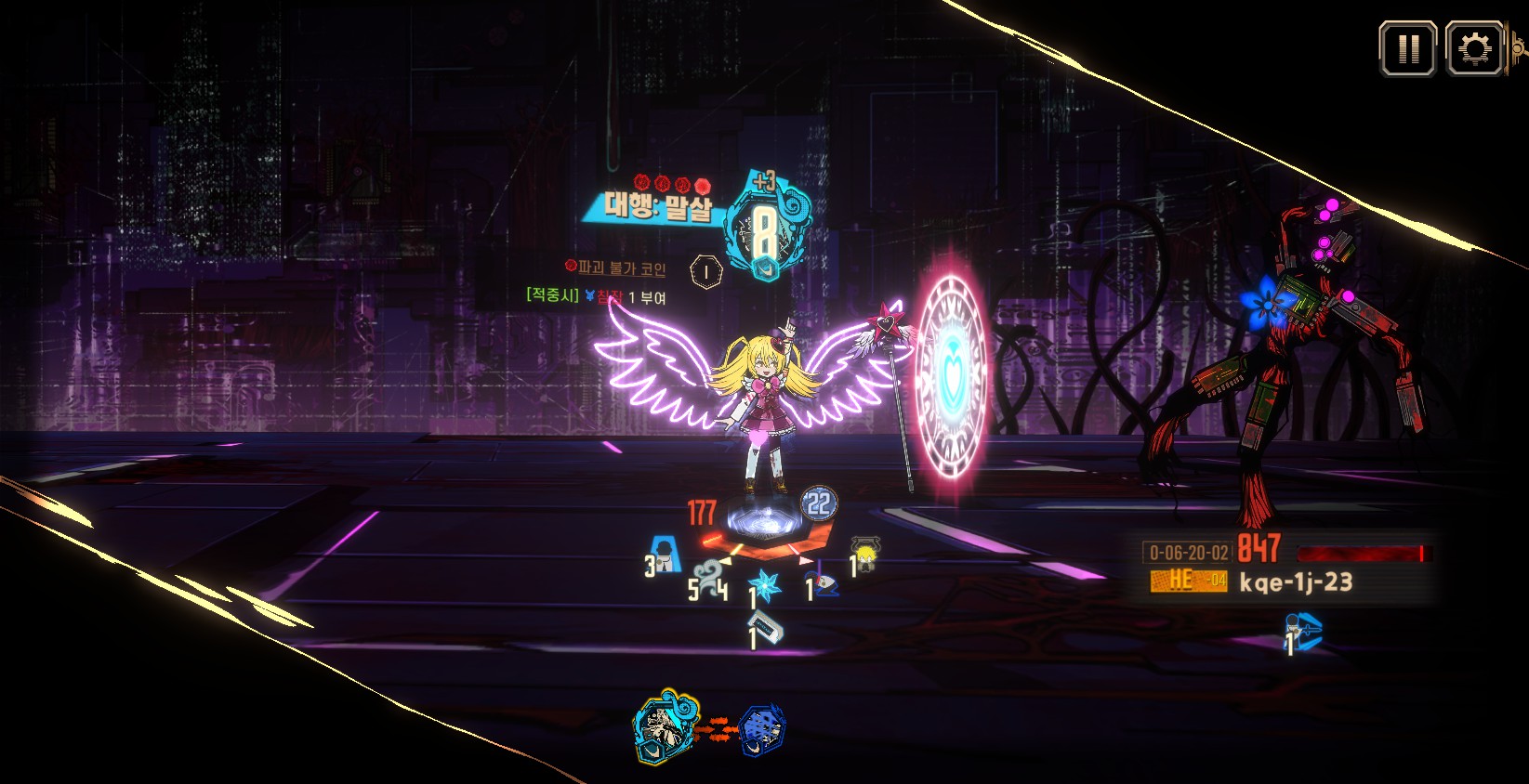Image resolution: width=1529 pixels, height=784 pixels.
Task: Open the gear settings menu
Action: click(x=1475, y=48)
